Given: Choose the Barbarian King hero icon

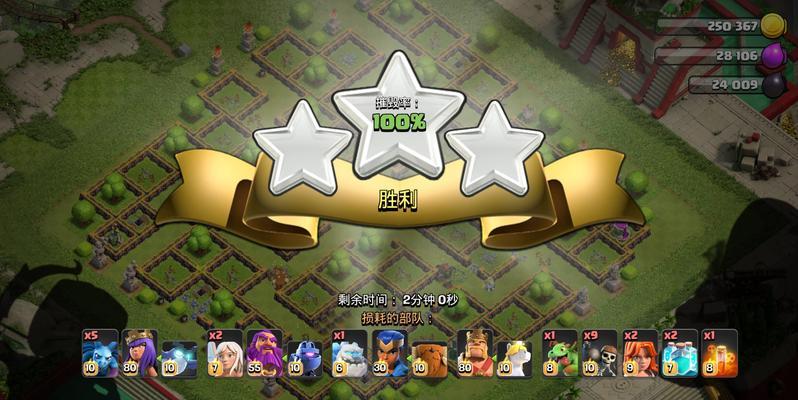Looking at the screenshot, I should coord(476,353).
